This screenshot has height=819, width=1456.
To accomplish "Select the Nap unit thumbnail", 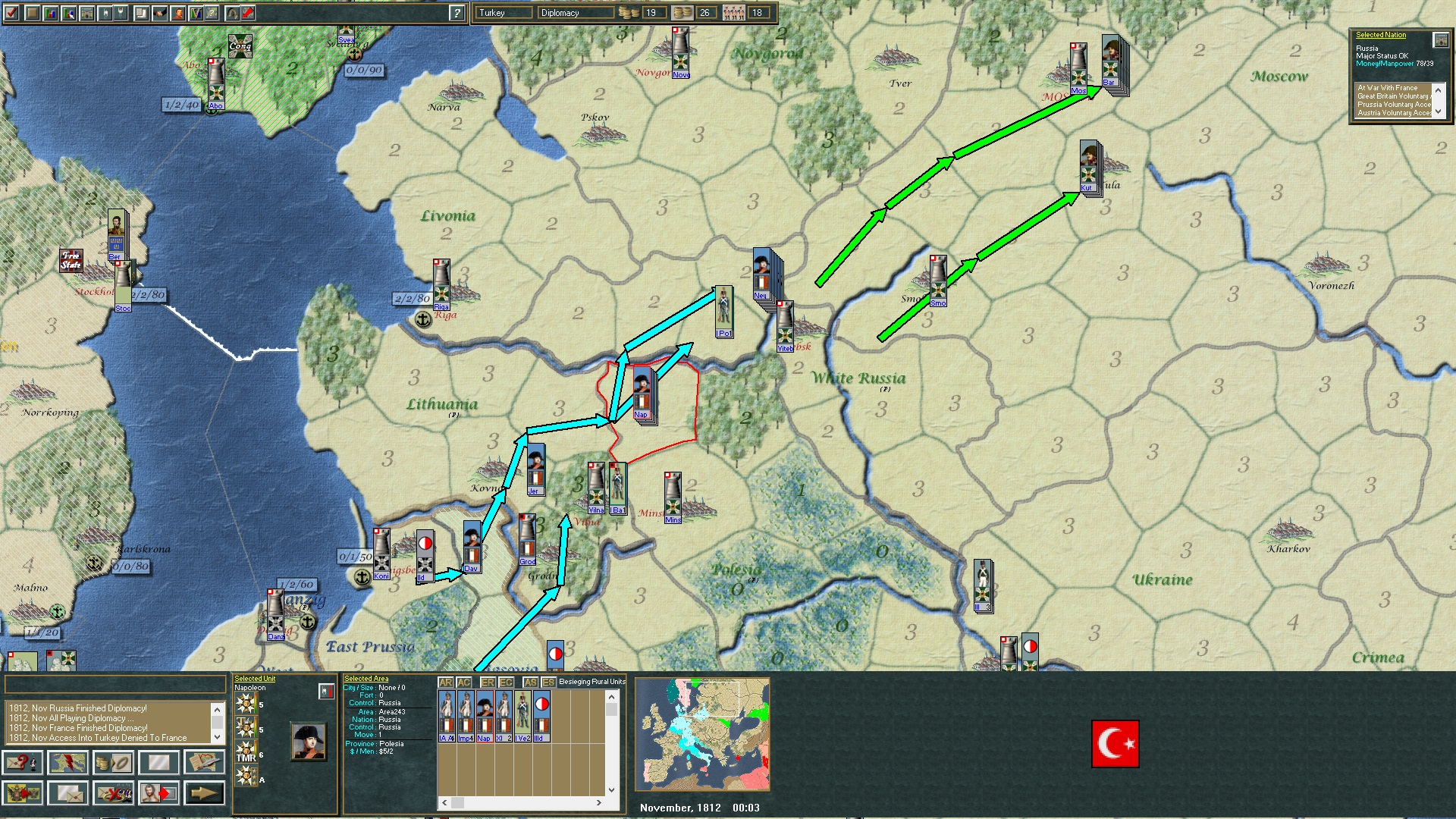I will tap(485, 715).
